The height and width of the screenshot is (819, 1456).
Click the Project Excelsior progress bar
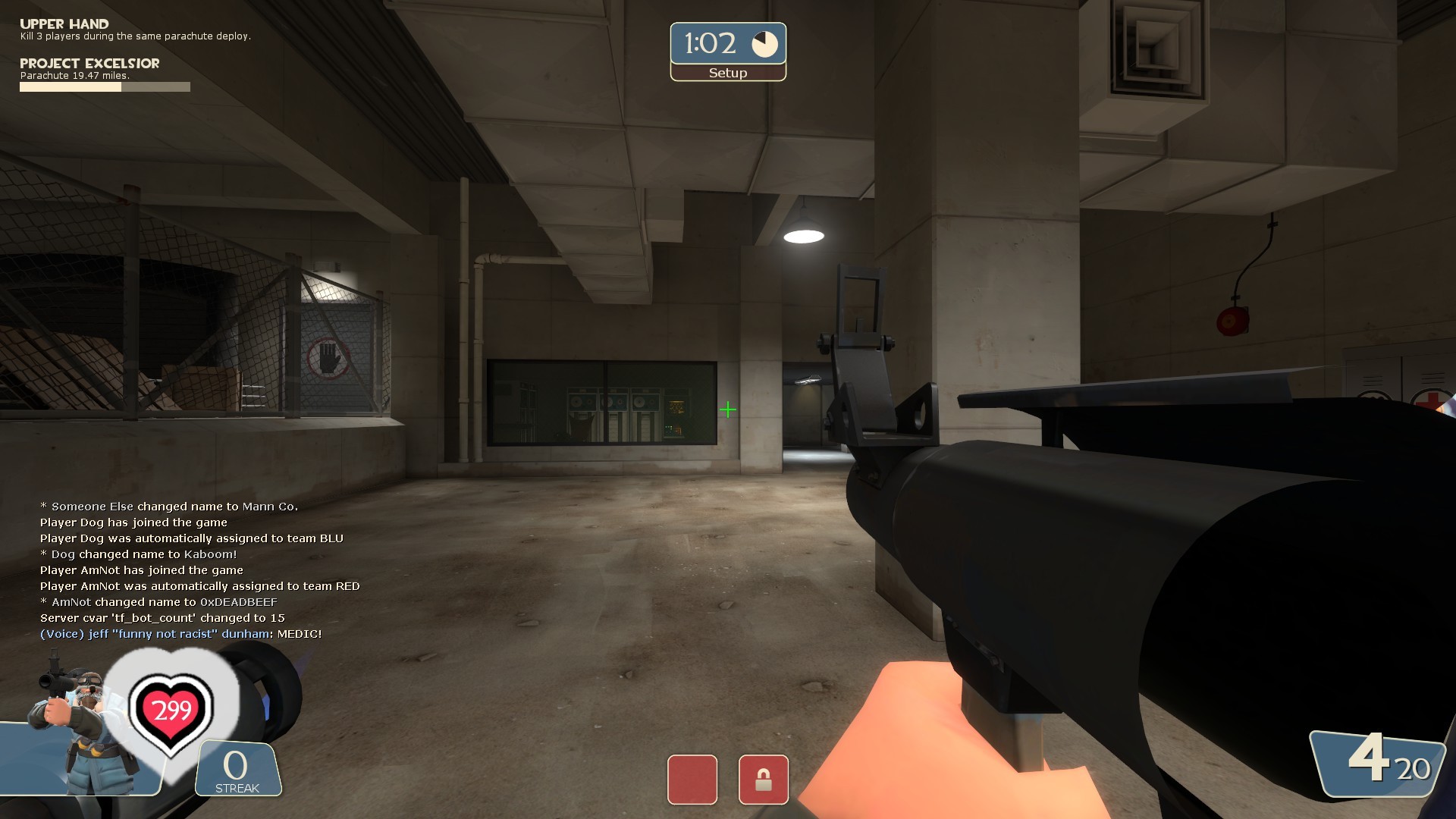[x=105, y=86]
